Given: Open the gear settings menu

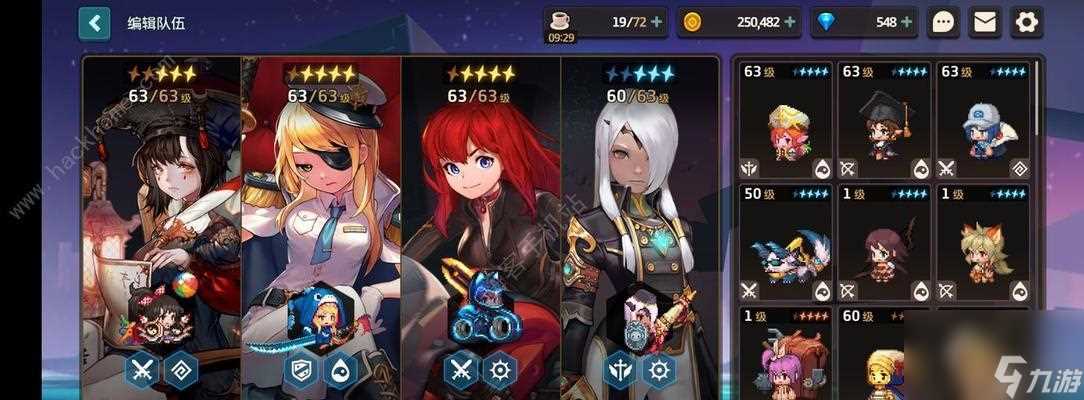Looking at the screenshot, I should [1026, 21].
